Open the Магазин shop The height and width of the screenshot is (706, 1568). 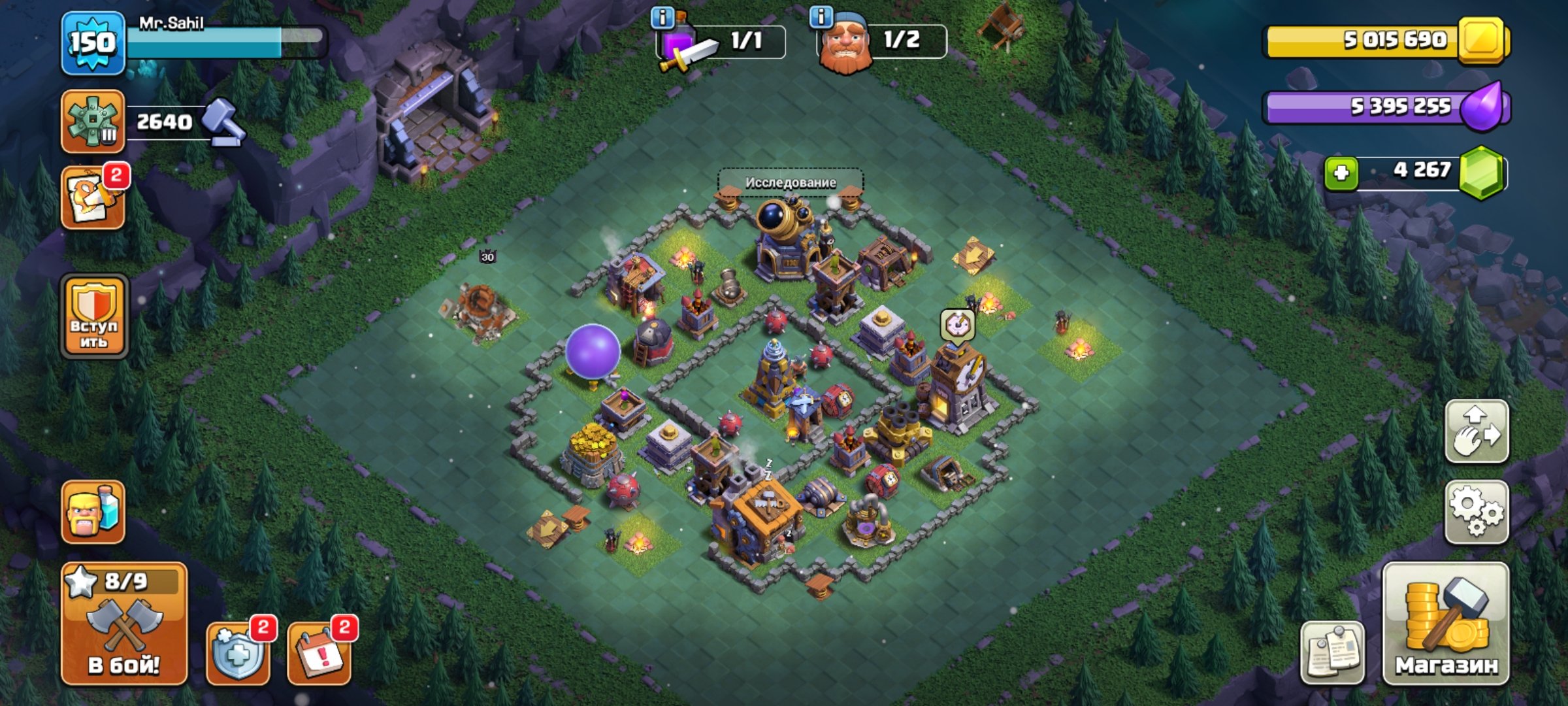point(1446,624)
